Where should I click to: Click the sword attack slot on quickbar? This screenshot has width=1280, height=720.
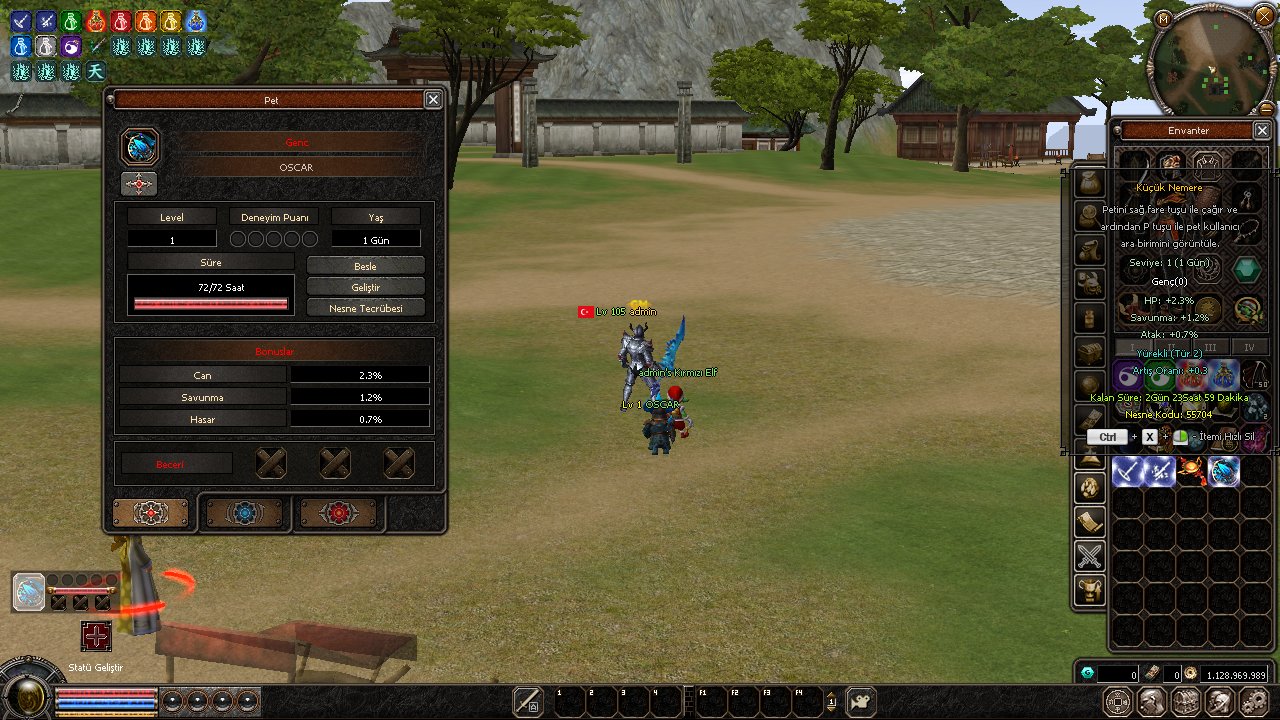(527, 701)
